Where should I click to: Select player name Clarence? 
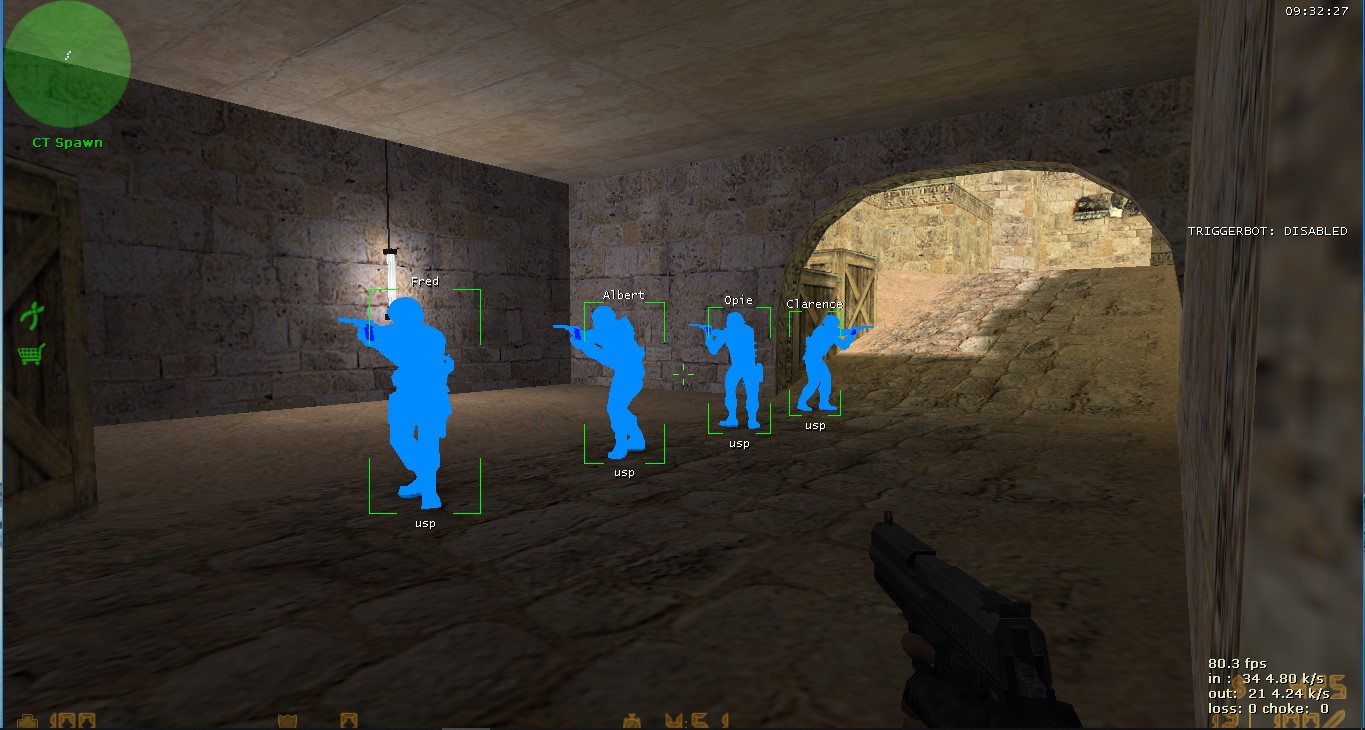point(813,303)
